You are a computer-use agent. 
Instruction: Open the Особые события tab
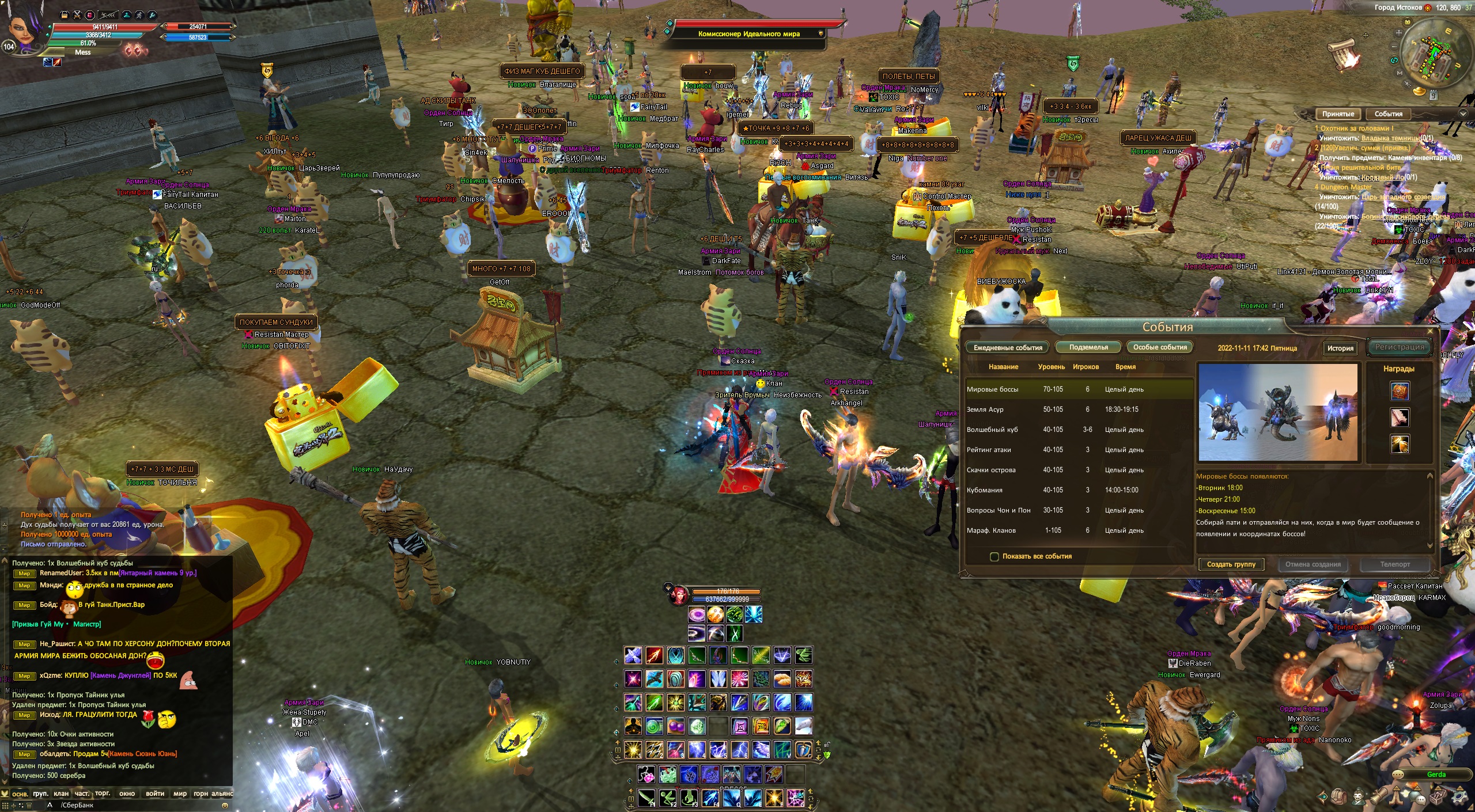coord(1159,347)
